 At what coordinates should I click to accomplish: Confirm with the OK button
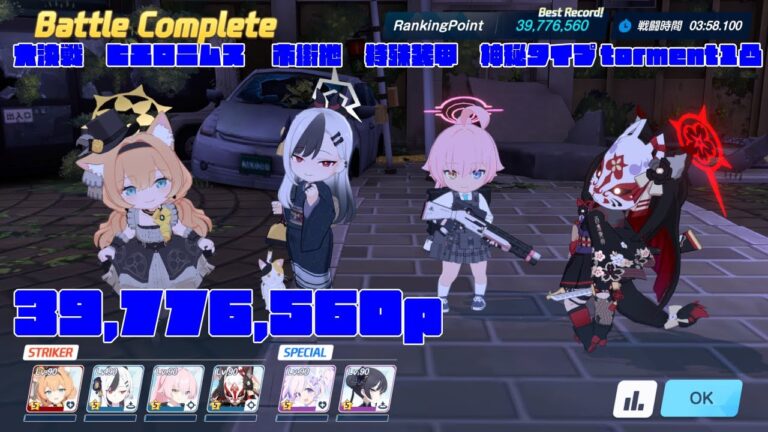tap(701, 397)
